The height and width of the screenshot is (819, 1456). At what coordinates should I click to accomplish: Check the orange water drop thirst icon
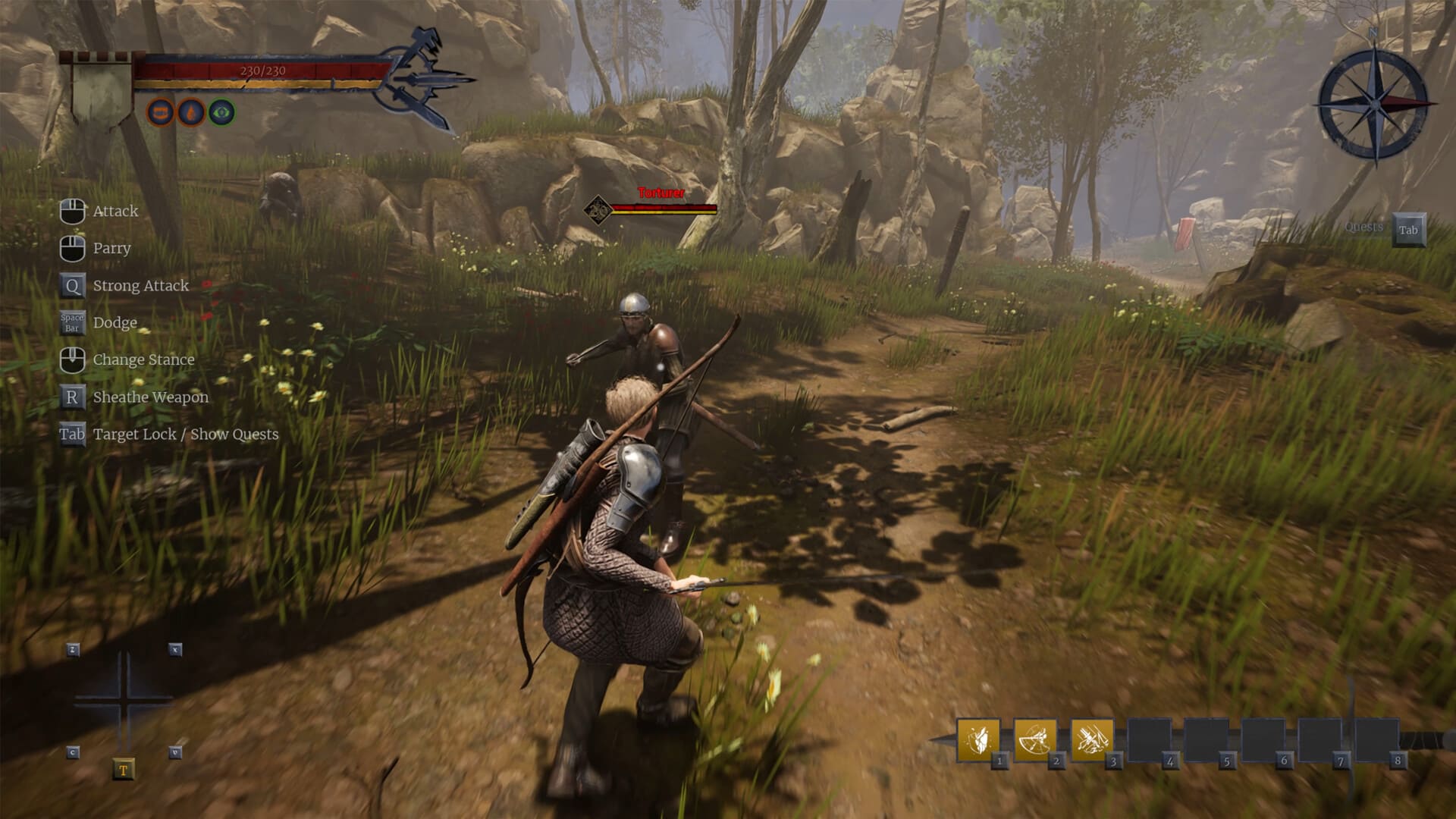[x=191, y=113]
